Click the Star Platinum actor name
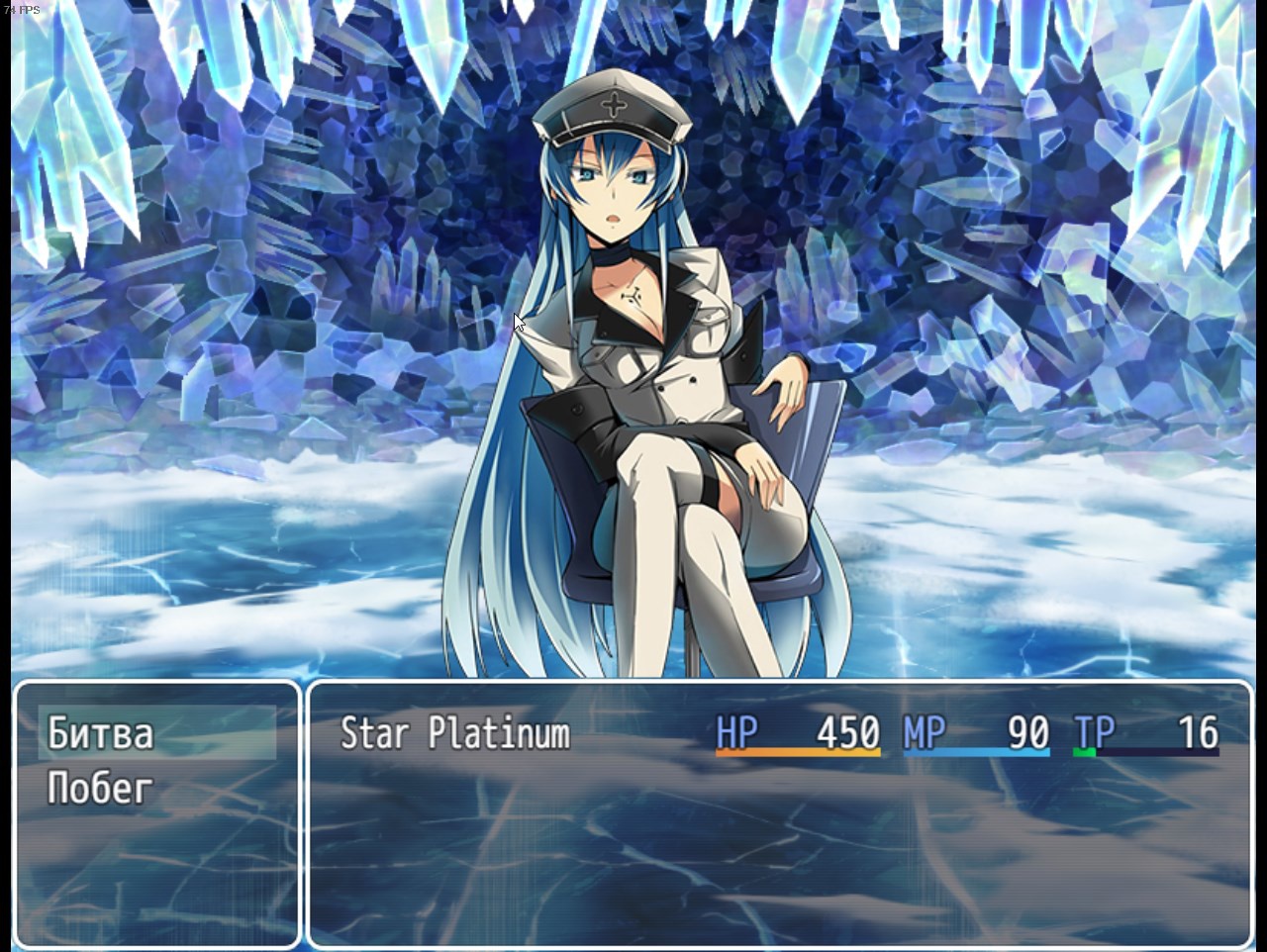Viewport: 1267px width, 952px height. [x=455, y=734]
